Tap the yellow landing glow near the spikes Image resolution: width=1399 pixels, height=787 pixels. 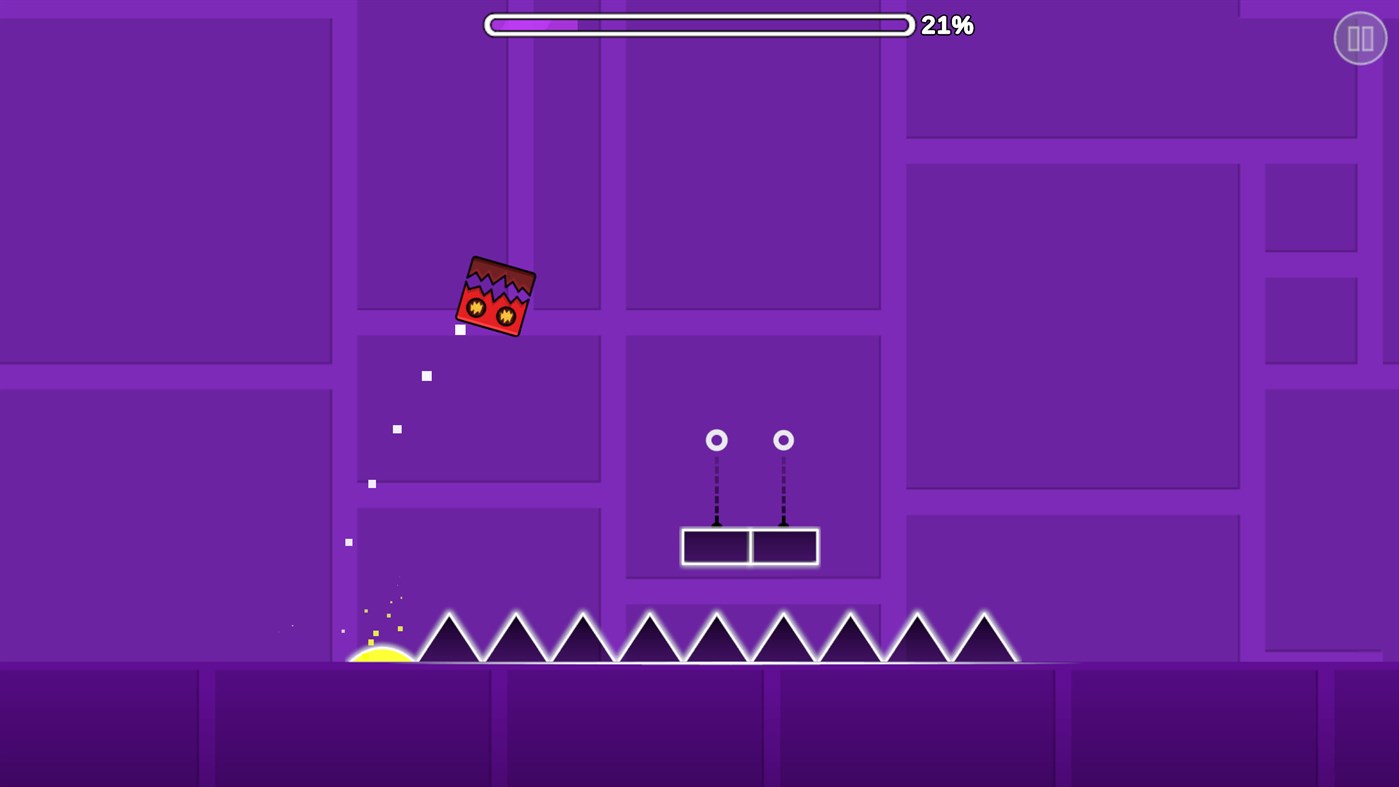[x=382, y=655]
